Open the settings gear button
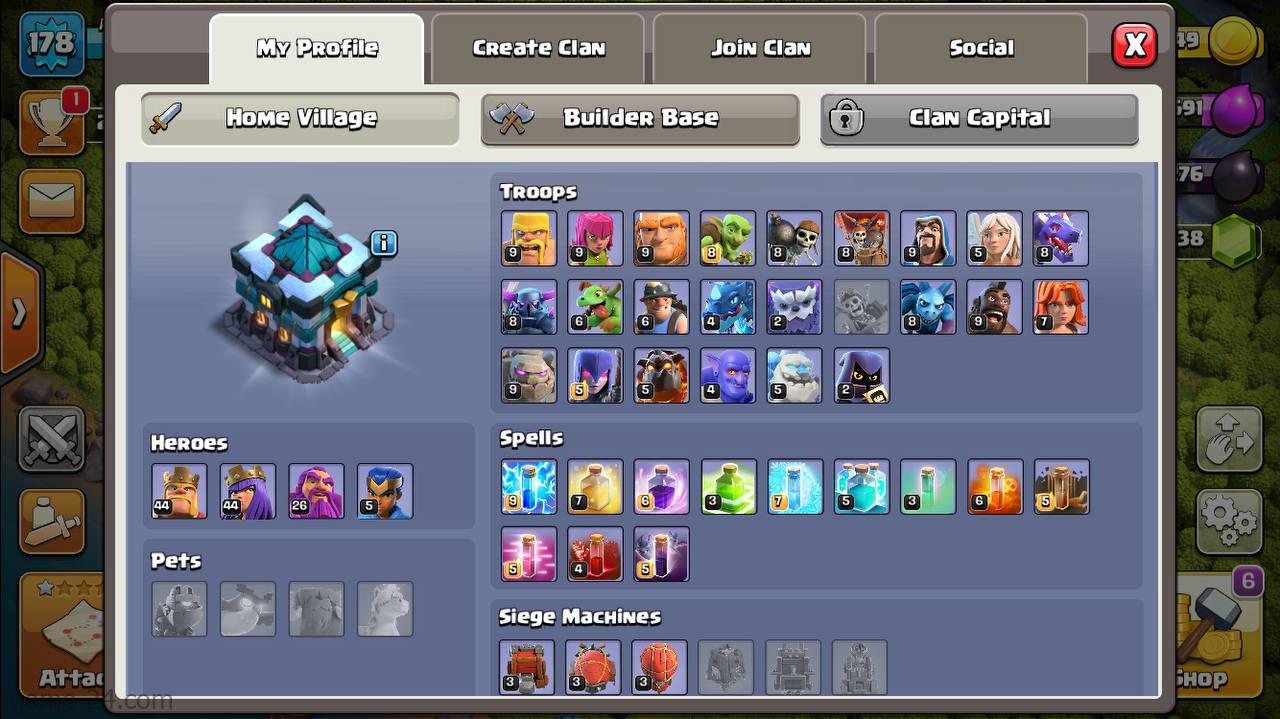The width and height of the screenshot is (1280, 719). (x=1228, y=520)
